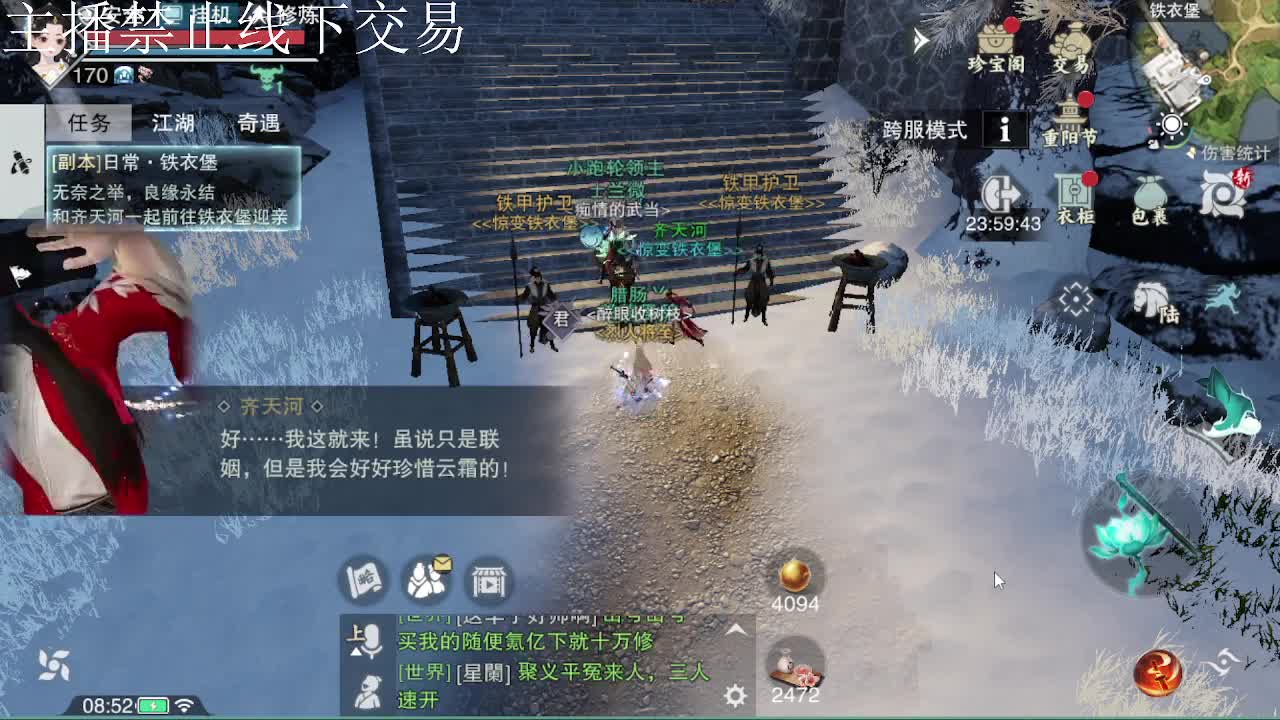Activate the fiery orb skill
Image resolution: width=1280 pixels, height=720 pixels.
(x=1160, y=675)
